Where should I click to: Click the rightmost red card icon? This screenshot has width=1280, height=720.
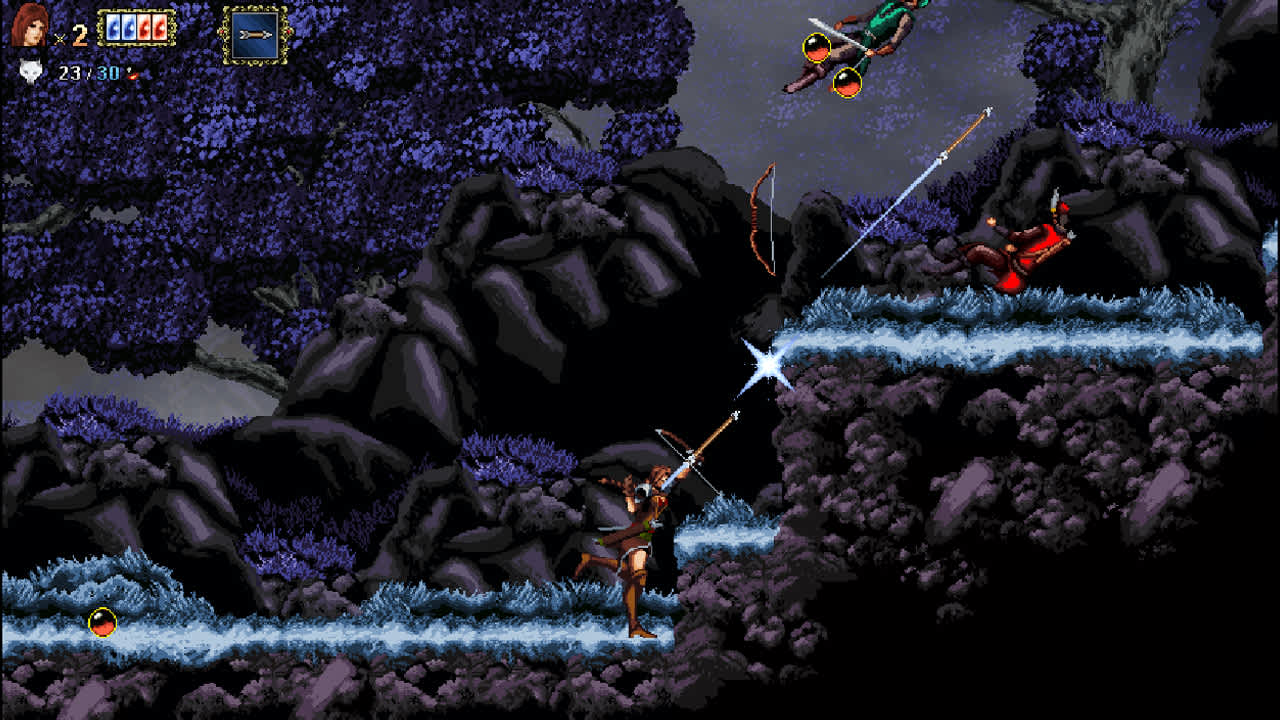pos(160,27)
